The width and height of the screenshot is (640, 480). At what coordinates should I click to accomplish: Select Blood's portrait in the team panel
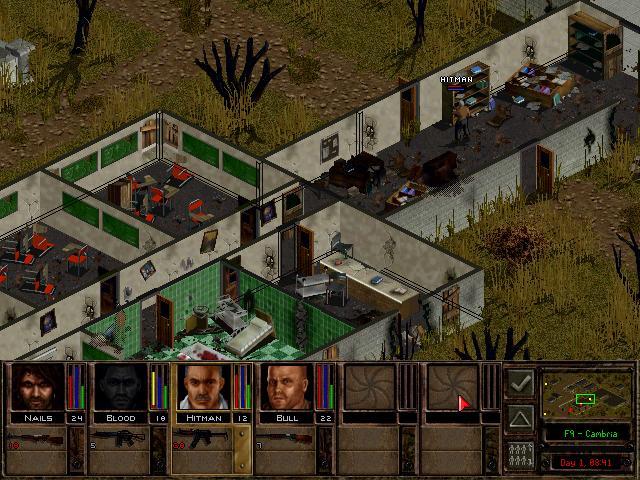[x=119, y=386]
